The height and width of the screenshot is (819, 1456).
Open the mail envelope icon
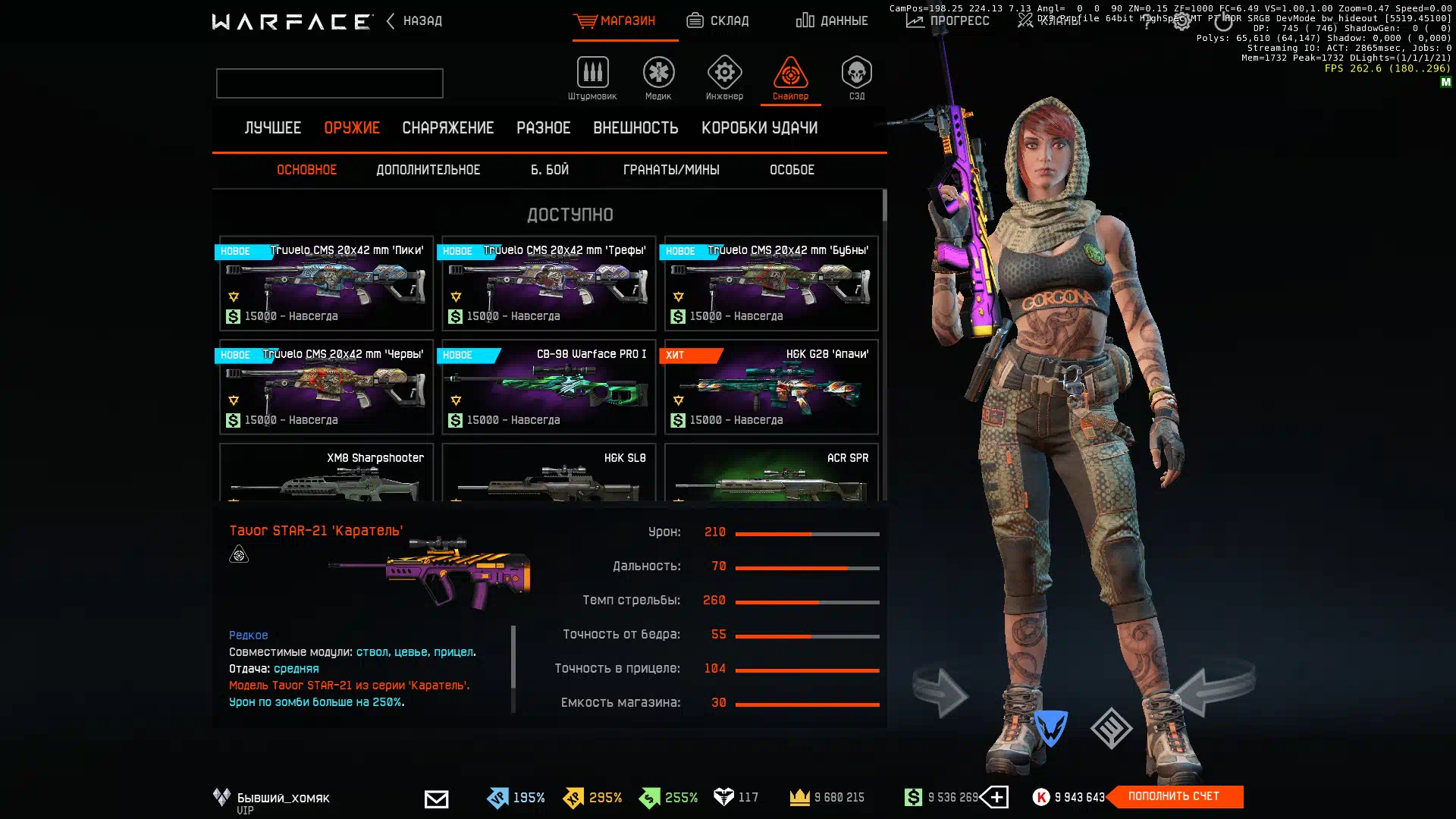coord(436,799)
